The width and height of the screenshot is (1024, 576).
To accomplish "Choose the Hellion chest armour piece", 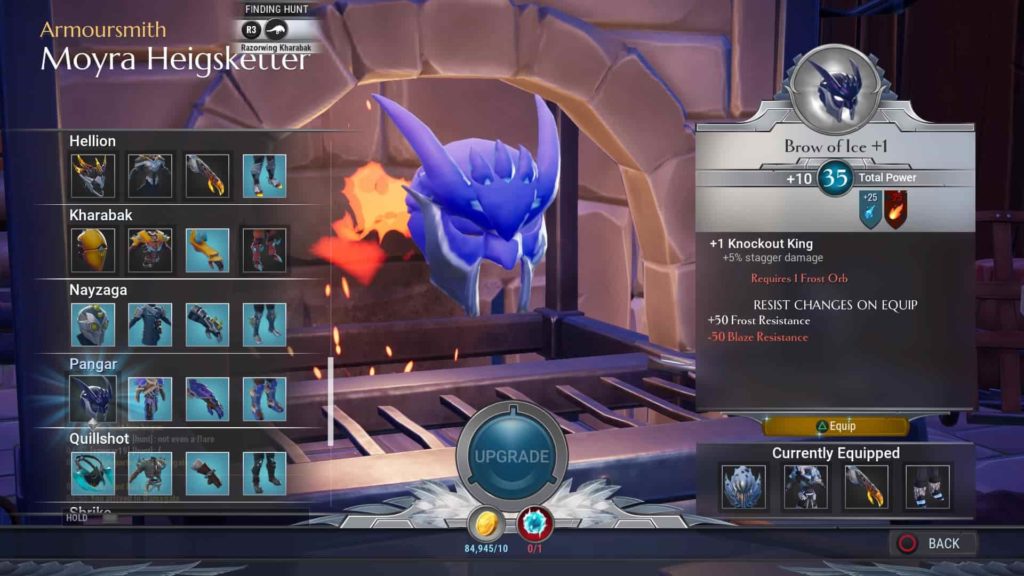I will coord(150,175).
